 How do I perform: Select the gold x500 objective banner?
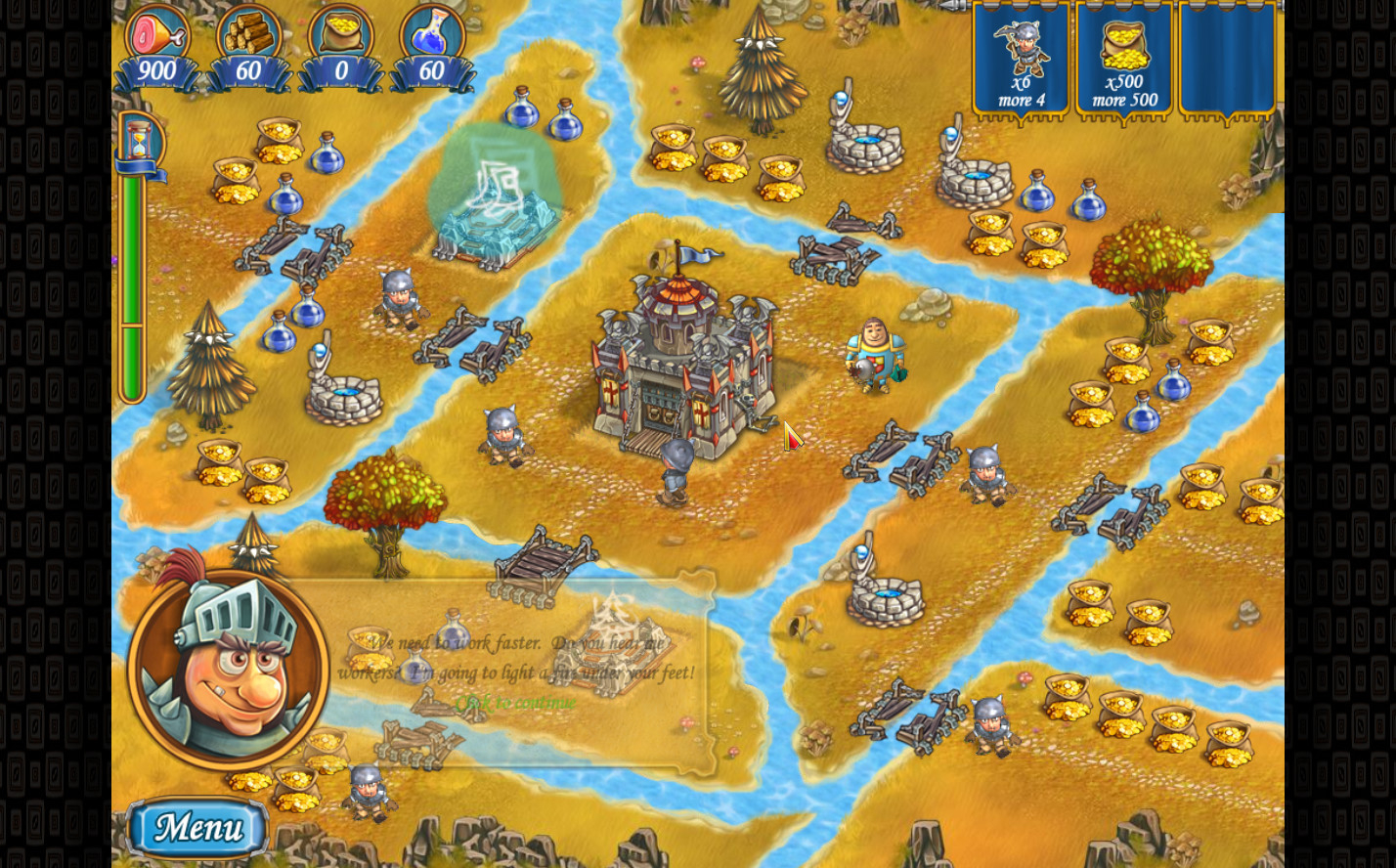point(1124,61)
